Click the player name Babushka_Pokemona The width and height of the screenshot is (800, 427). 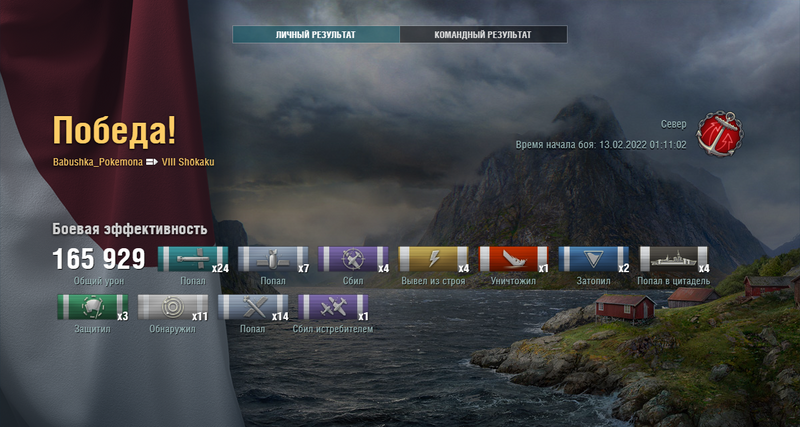tap(97, 162)
